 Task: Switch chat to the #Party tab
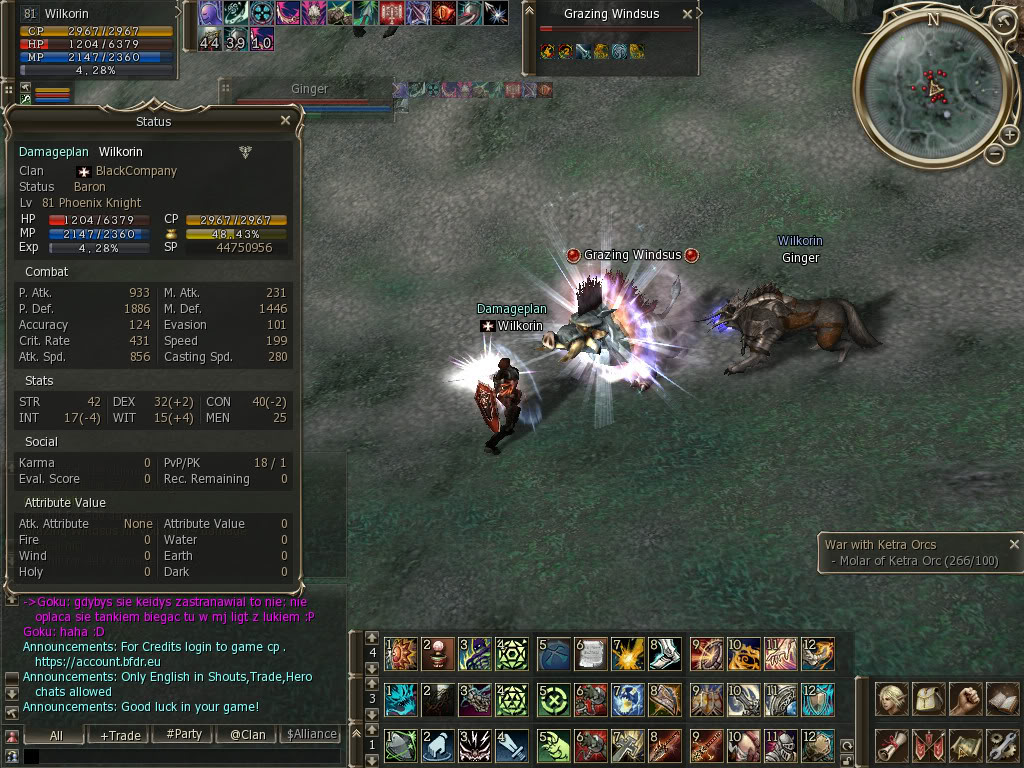click(183, 734)
